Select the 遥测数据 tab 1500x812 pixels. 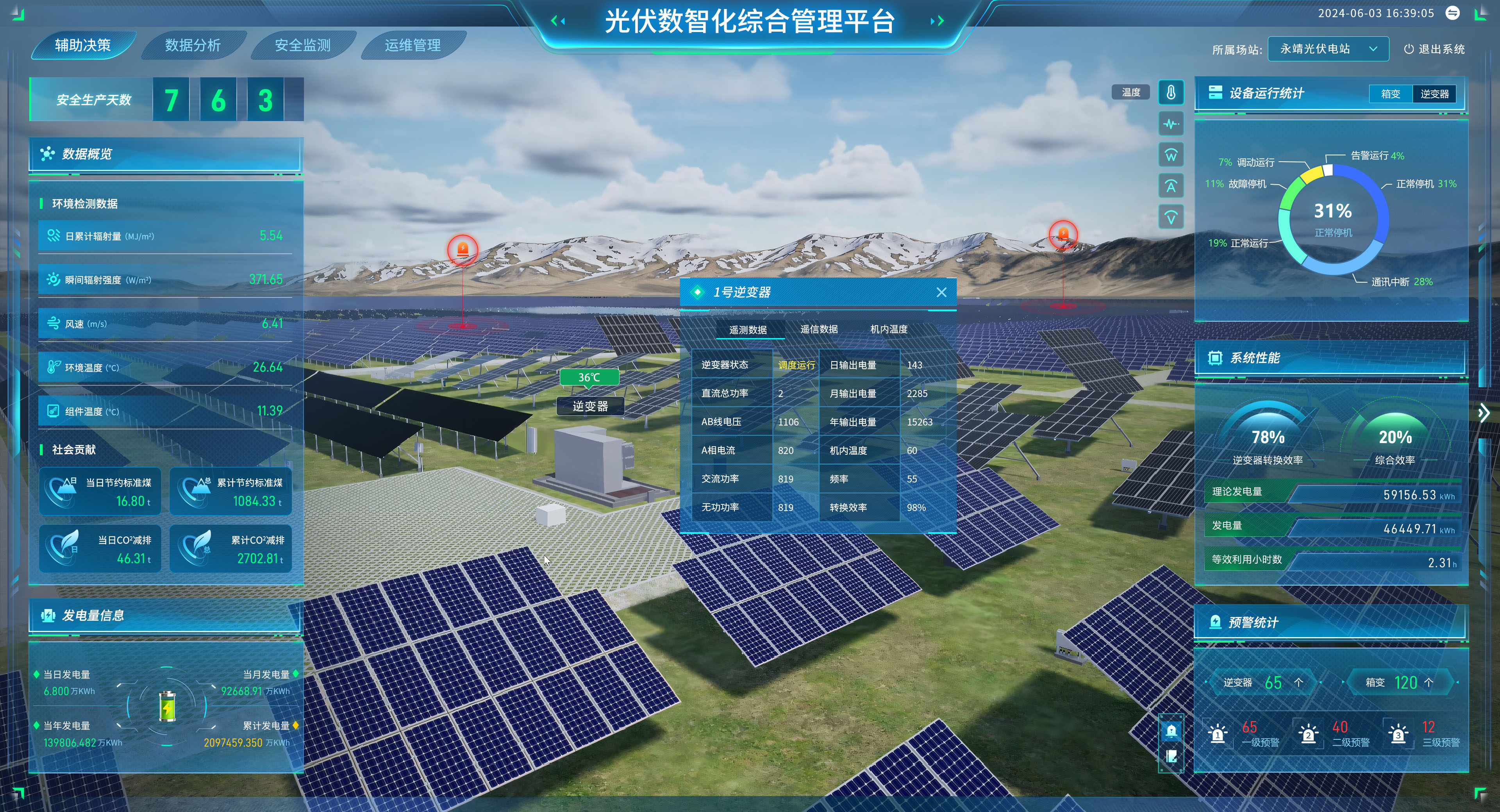[748, 330]
